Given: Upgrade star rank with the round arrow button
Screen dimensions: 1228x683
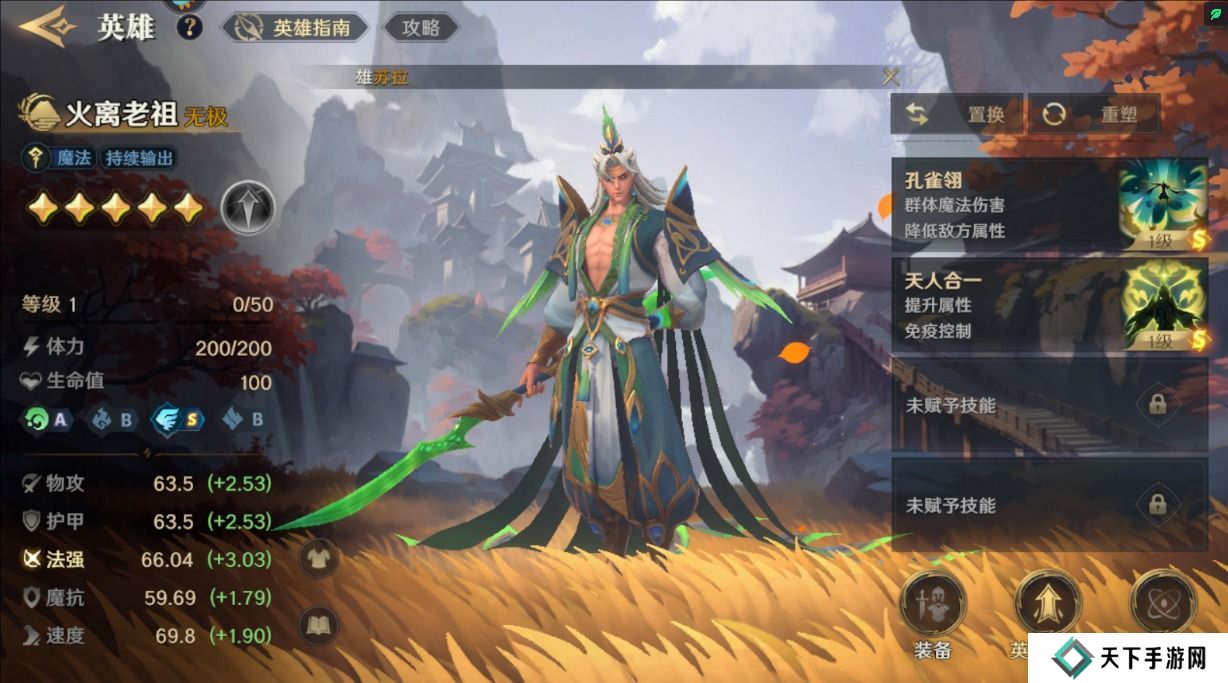Looking at the screenshot, I should (x=247, y=208).
